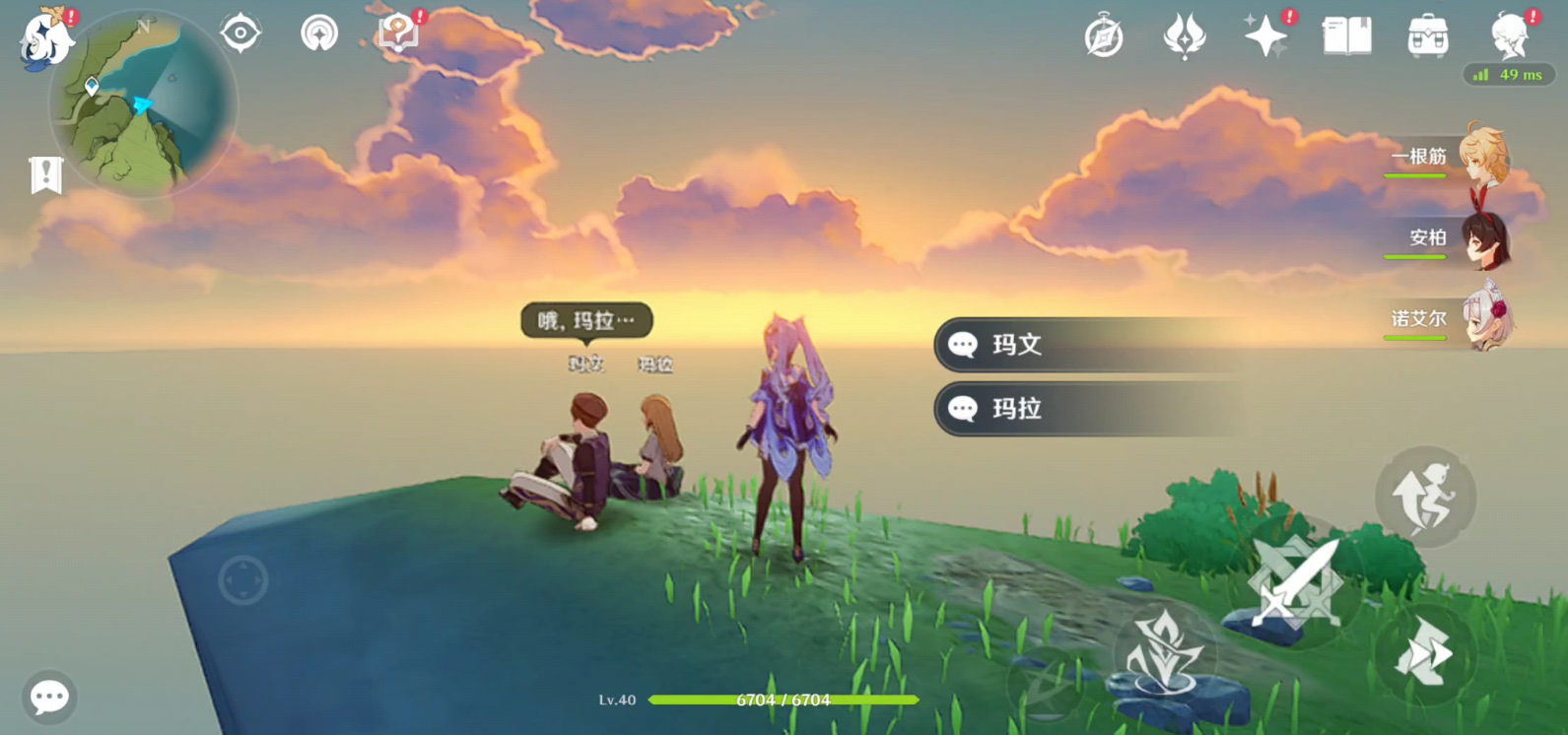Open the backpack inventory
The height and width of the screenshot is (735, 1568).
pyautogui.click(x=1427, y=37)
